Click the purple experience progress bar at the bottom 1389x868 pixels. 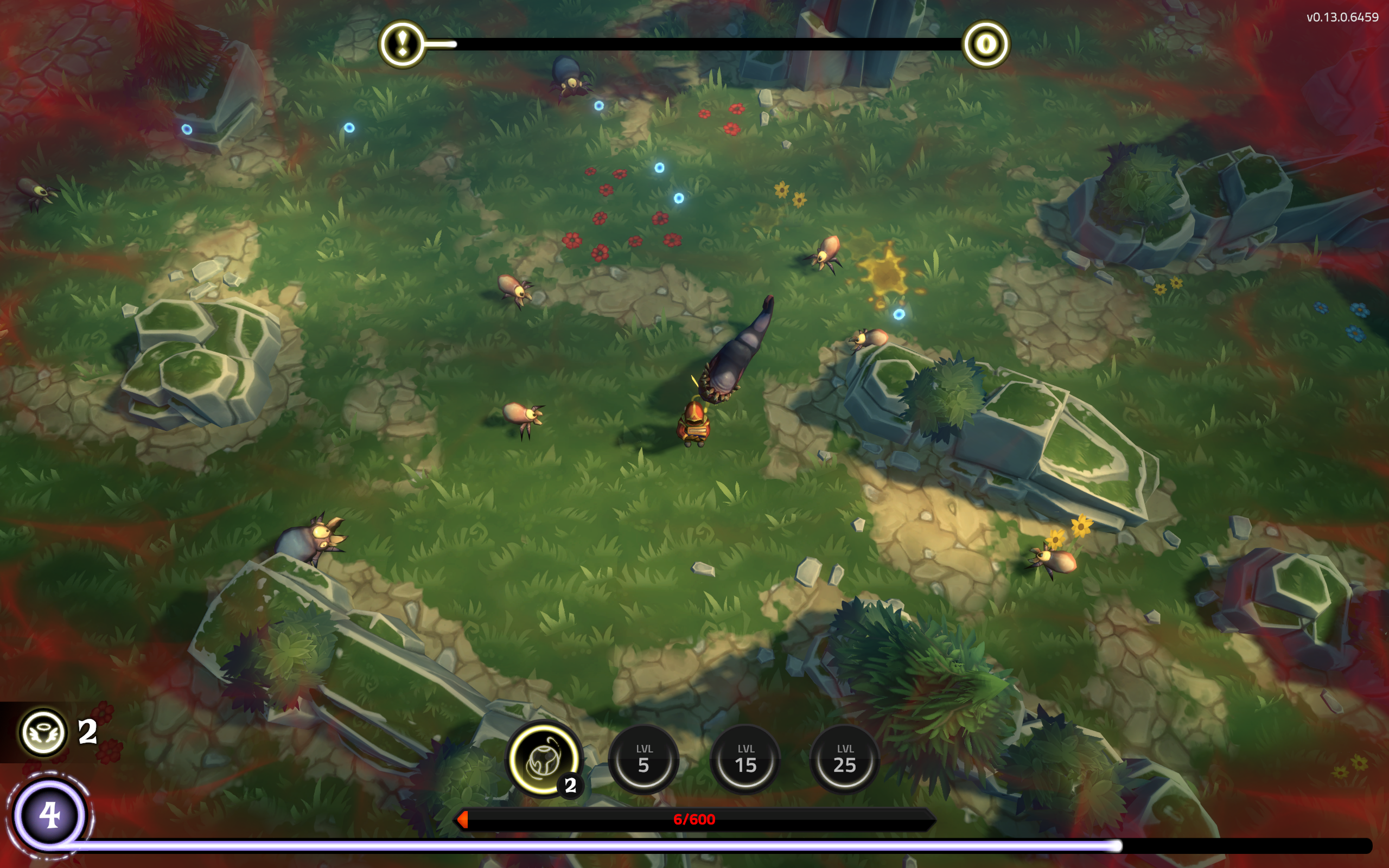[x=632, y=846]
